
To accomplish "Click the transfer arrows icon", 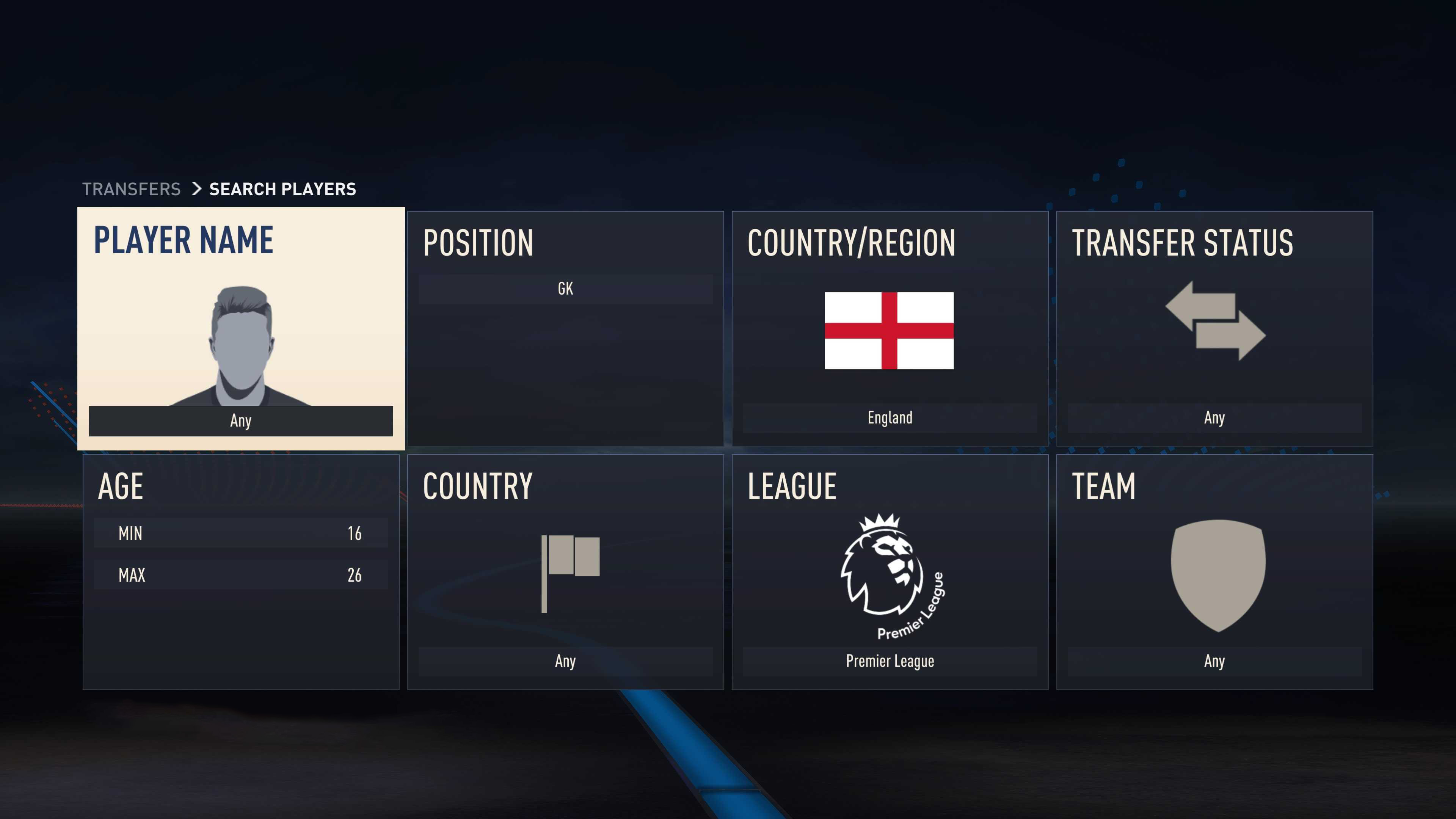I will point(1215,320).
